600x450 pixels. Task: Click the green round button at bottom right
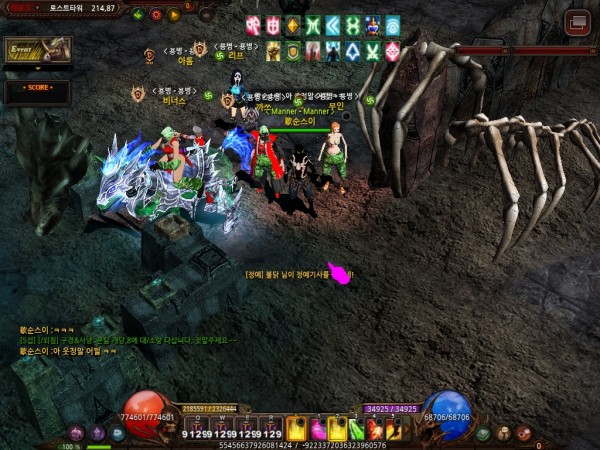483,433
